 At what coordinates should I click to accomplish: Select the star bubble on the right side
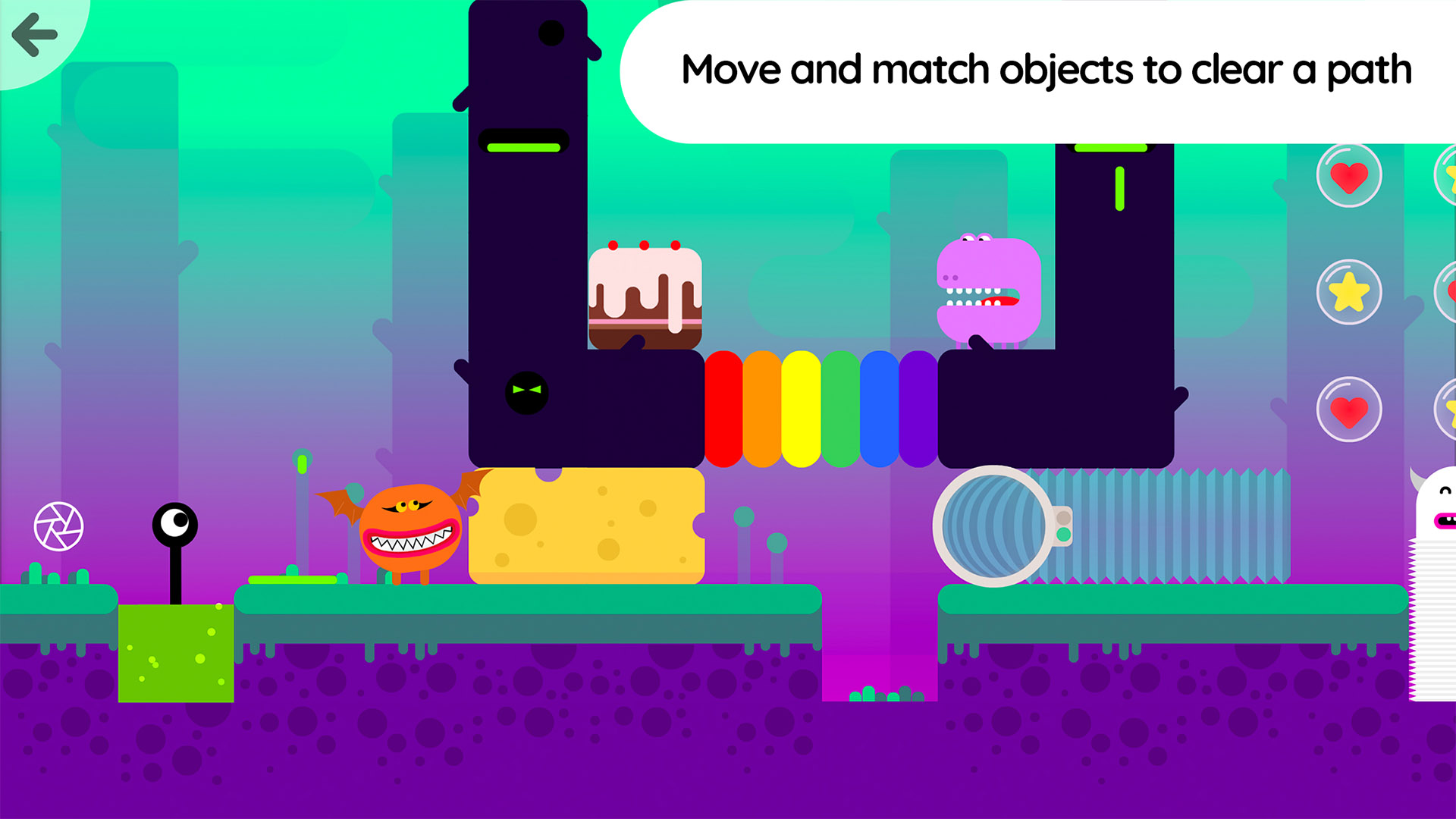[1351, 293]
